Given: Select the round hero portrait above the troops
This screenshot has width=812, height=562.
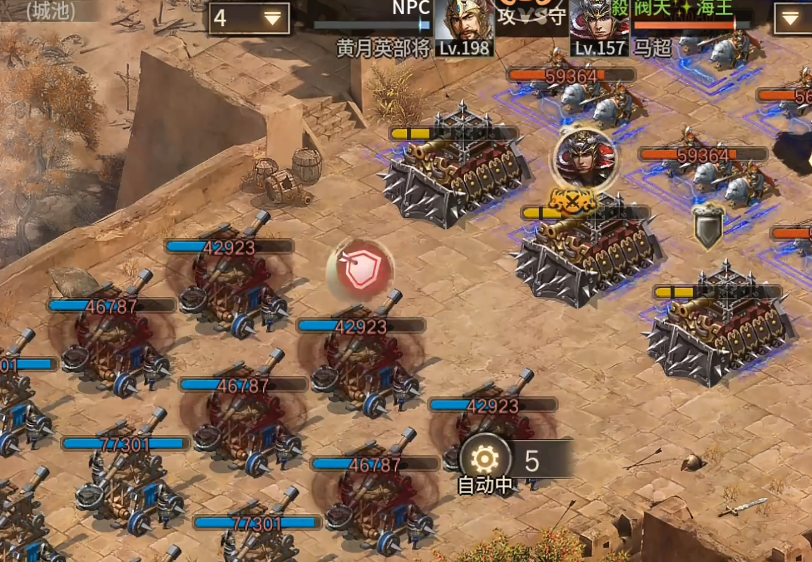Looking at the screenshot, I should pyautogui.click(x=585, y=157).
